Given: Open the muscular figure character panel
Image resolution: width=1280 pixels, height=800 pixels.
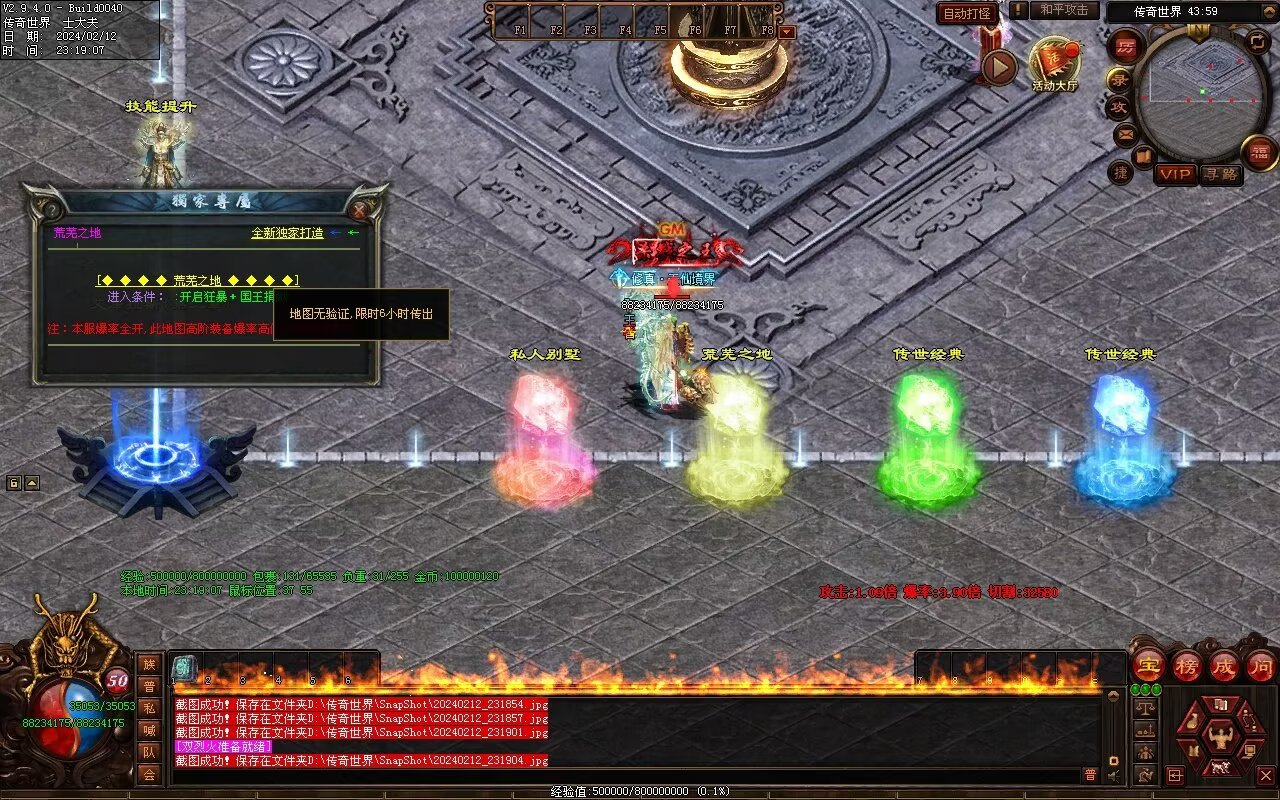Looking at the screenshot, I should 1220,737.
